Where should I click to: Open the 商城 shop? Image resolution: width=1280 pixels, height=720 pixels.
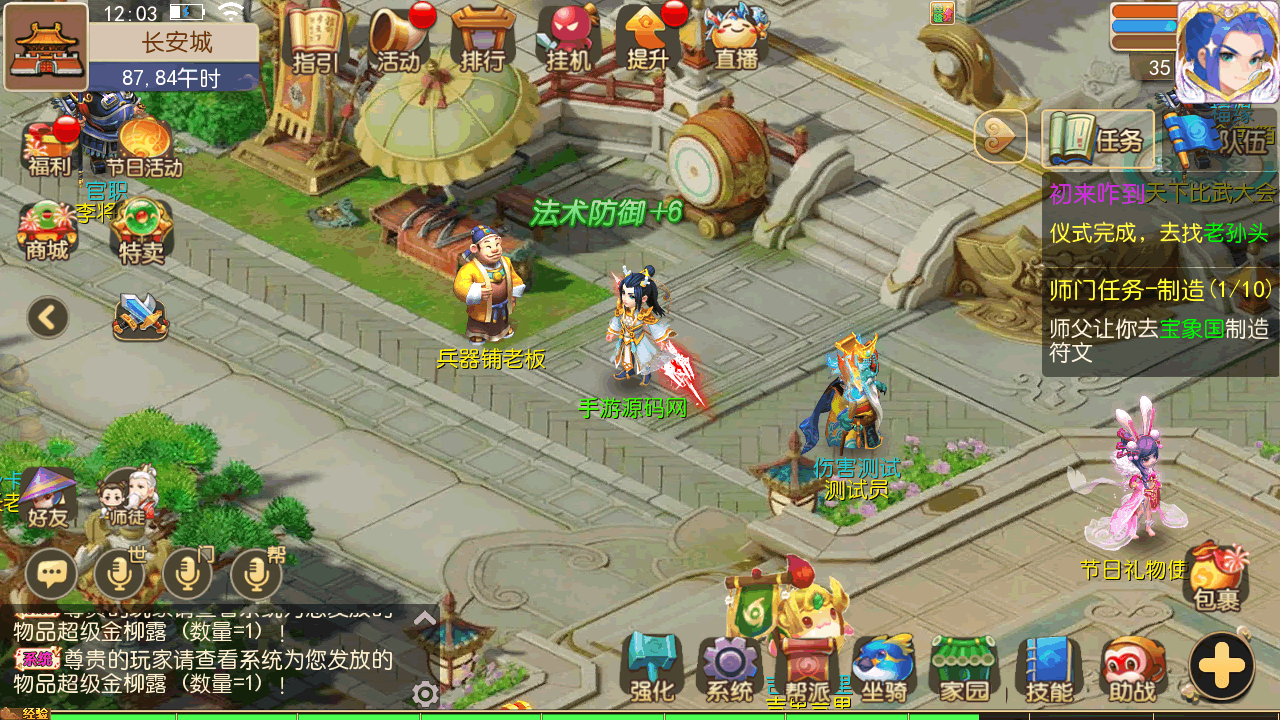[47, 230]
